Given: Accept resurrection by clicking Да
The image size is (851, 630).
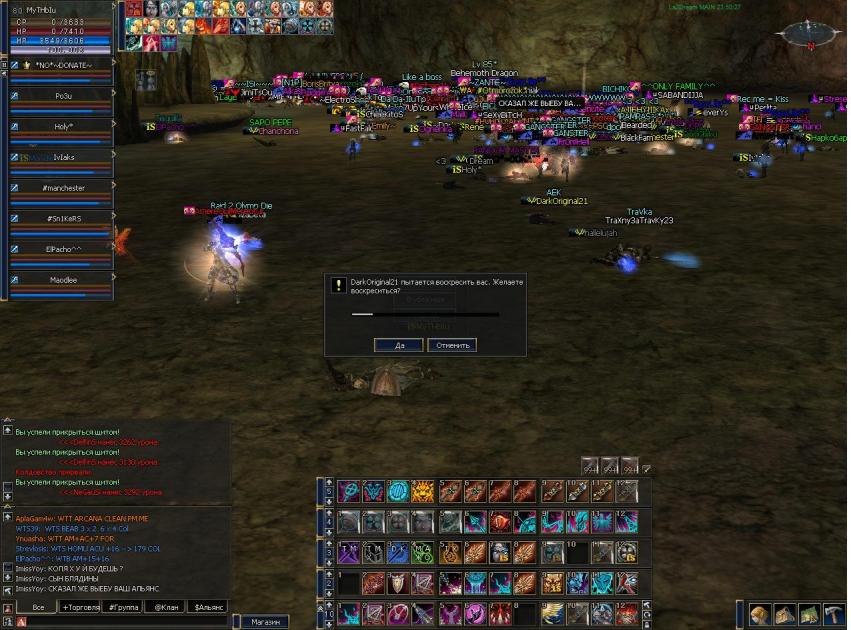Looking at the screenshot, I should point(398,345).
